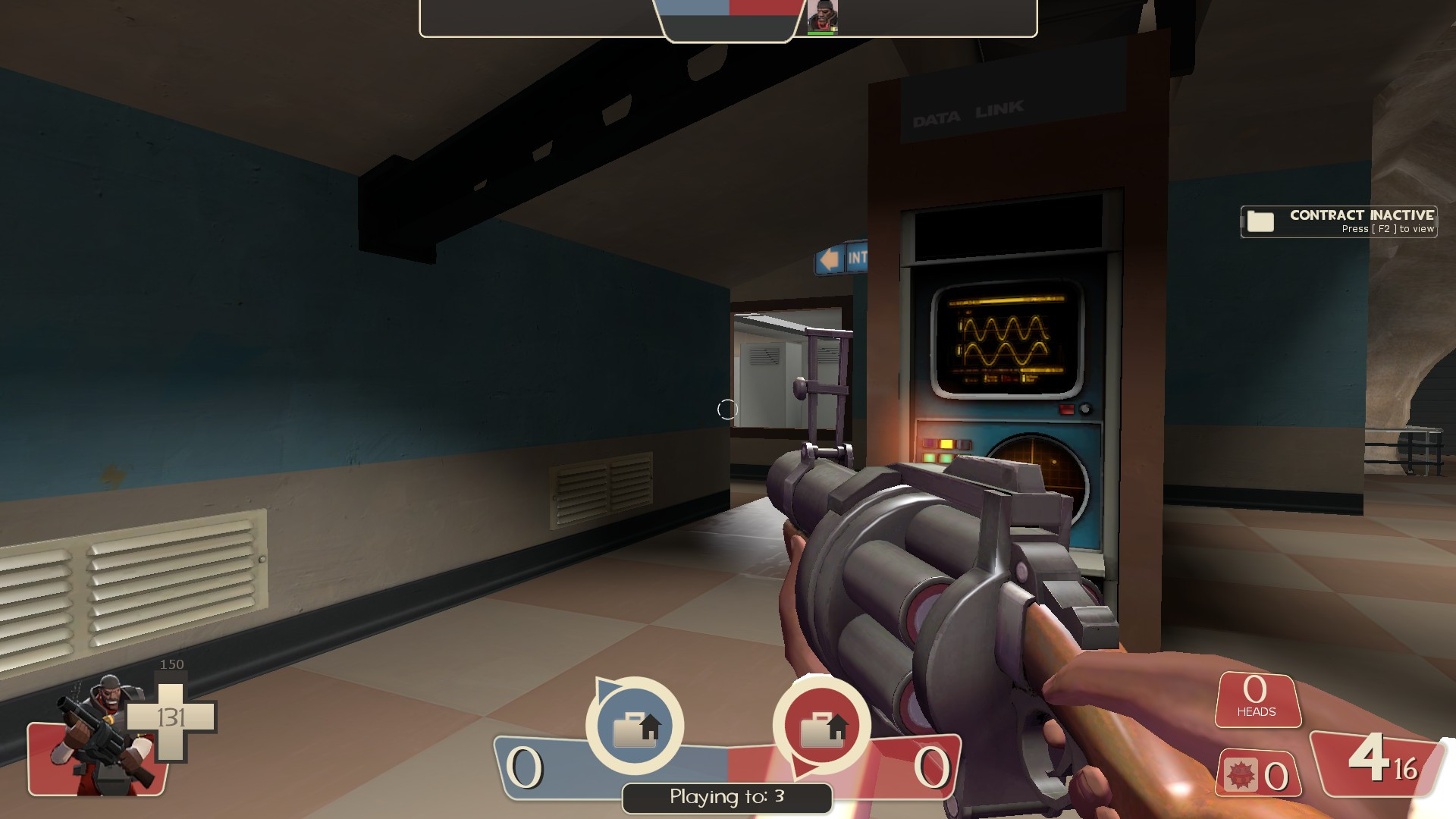Click the crosshair in the screen center
This screenshot has height=819, width=1456.
(x=728, y=409)
